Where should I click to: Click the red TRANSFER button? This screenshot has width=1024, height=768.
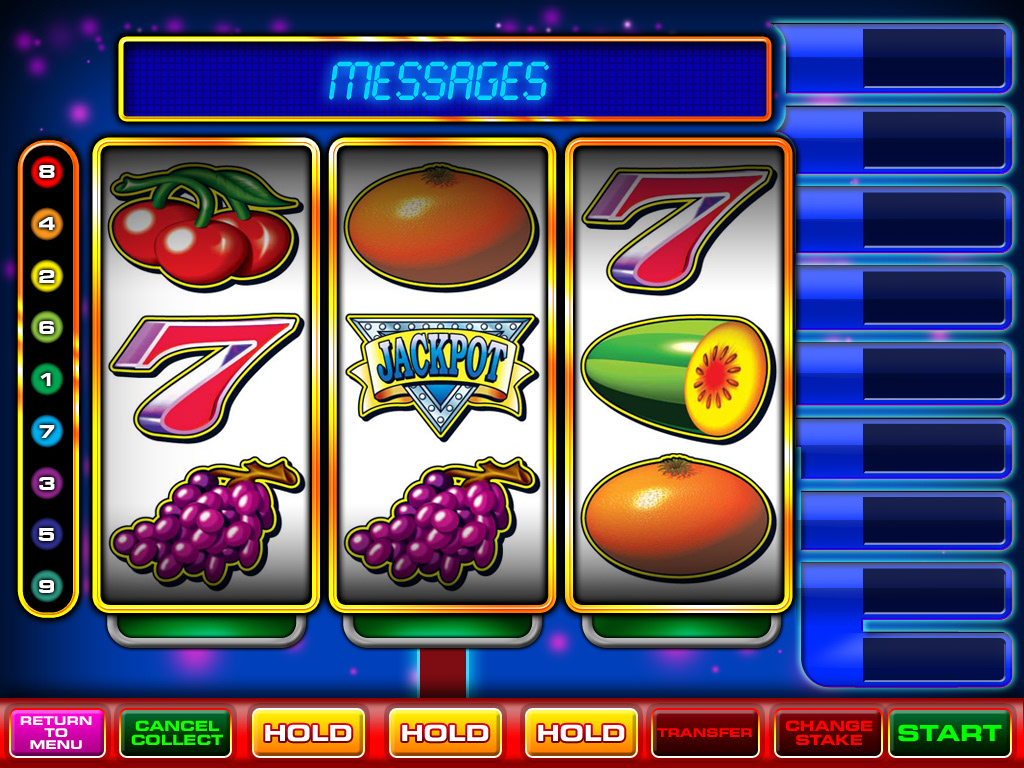click(x=705, y=733)
